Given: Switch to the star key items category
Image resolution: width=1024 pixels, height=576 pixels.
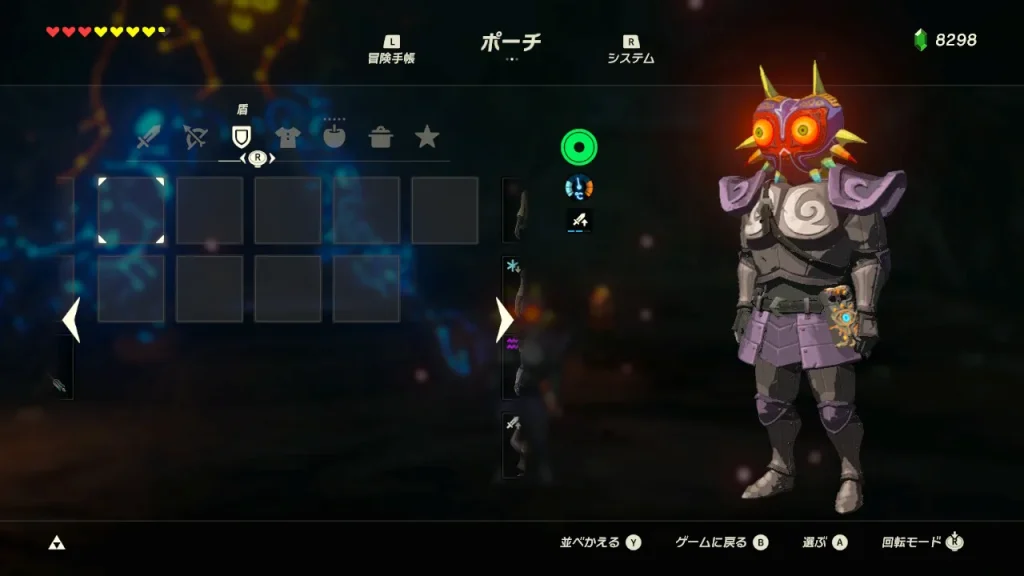Looking at the screenshot, I should pos(427,137).
